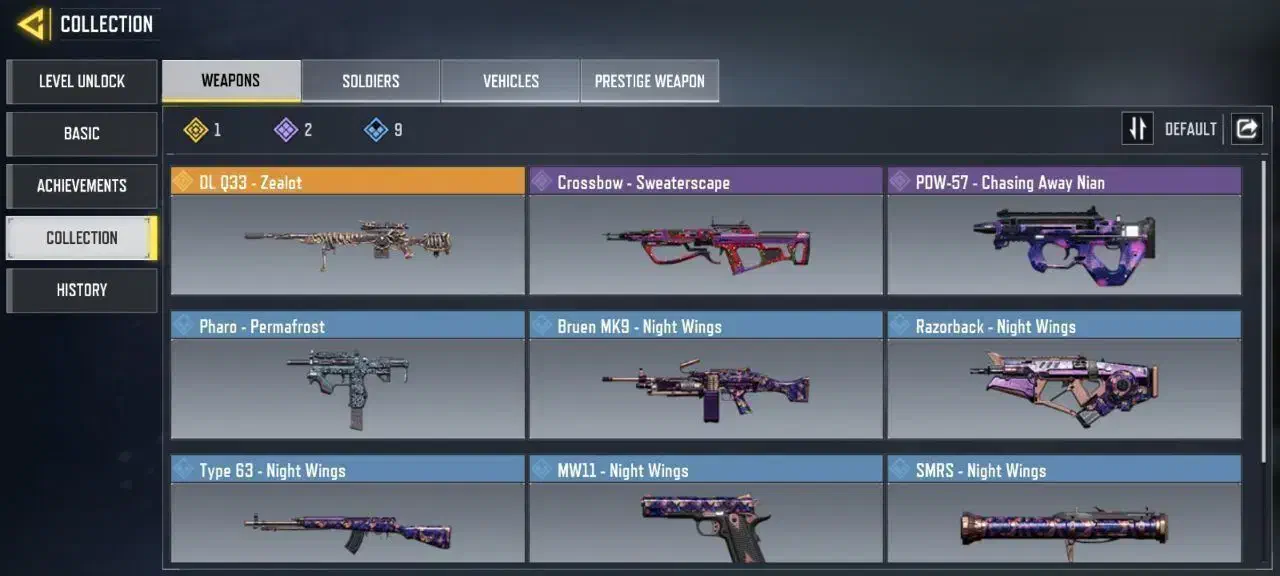Screen dimensions: 1280x576
Task: Switch to the Vehicles tab
Action: point(511,81)
